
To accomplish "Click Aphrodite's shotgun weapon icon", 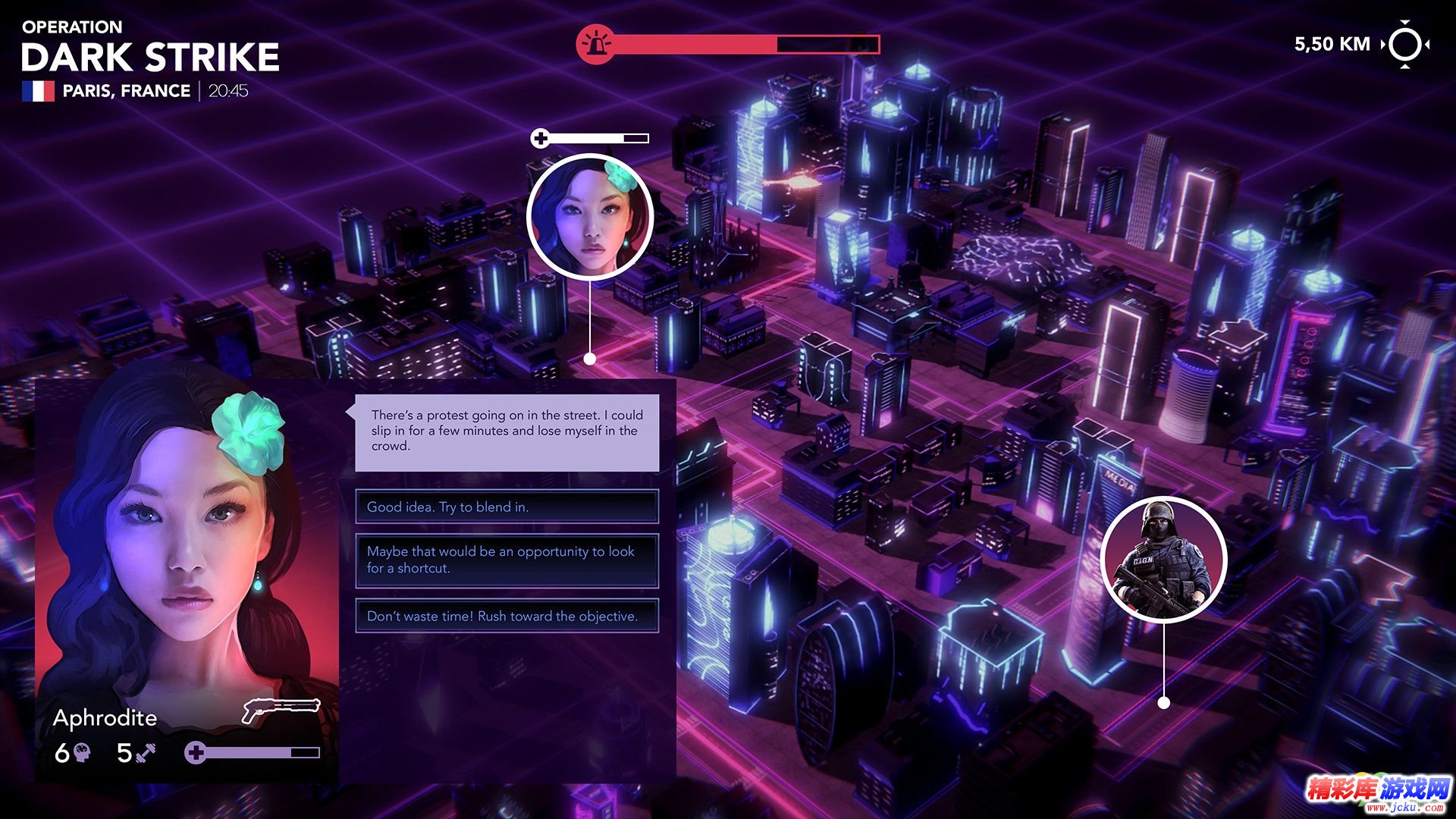I will click(x=281, y=710).
